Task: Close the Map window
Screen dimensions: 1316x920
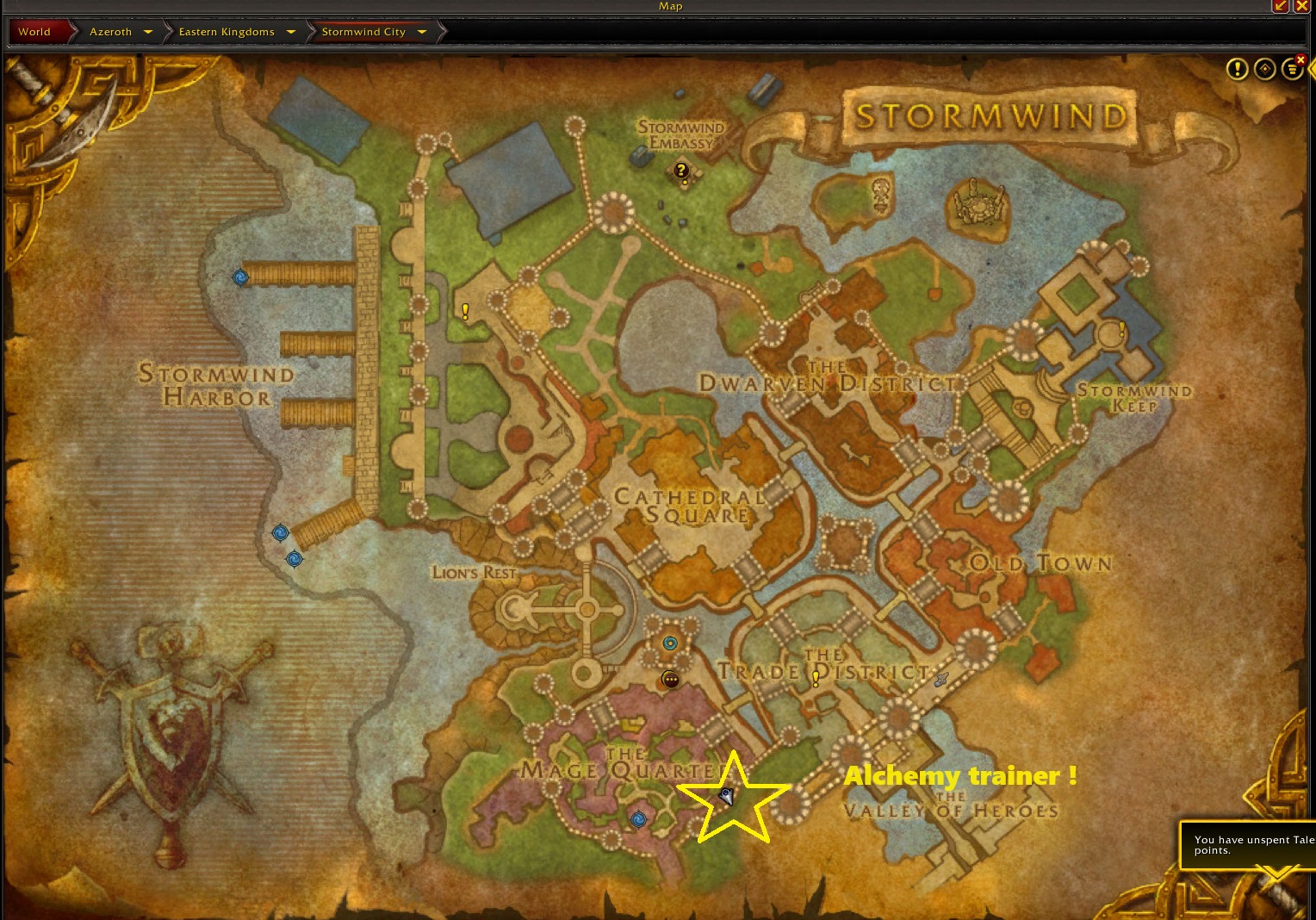Action: [x=1302, y=6]
